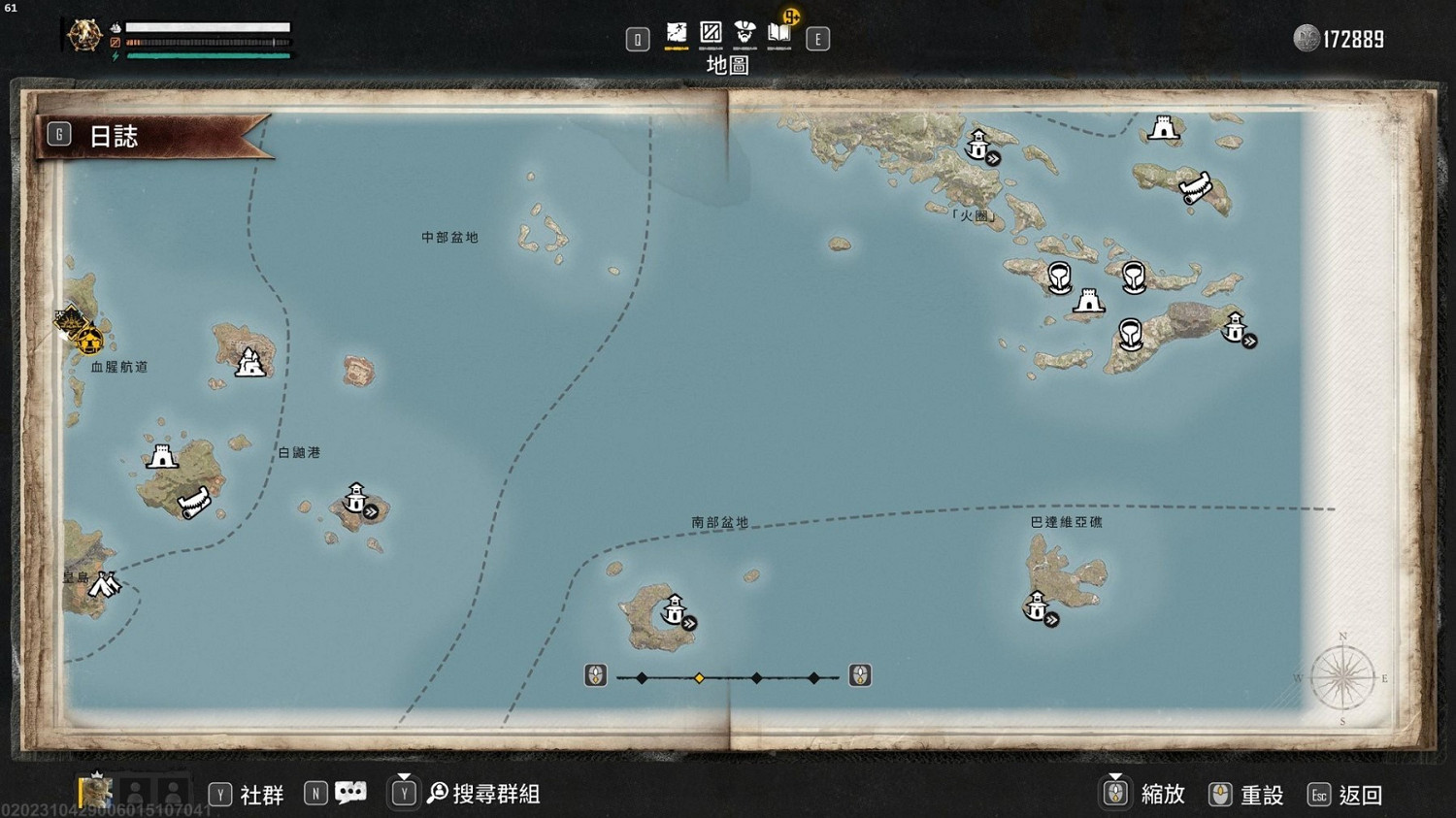Image resolution: width=1456 pixels, height=818 pixels.
Task: Open the journal tab showing the 9+ badge
Action: [779, 33]
